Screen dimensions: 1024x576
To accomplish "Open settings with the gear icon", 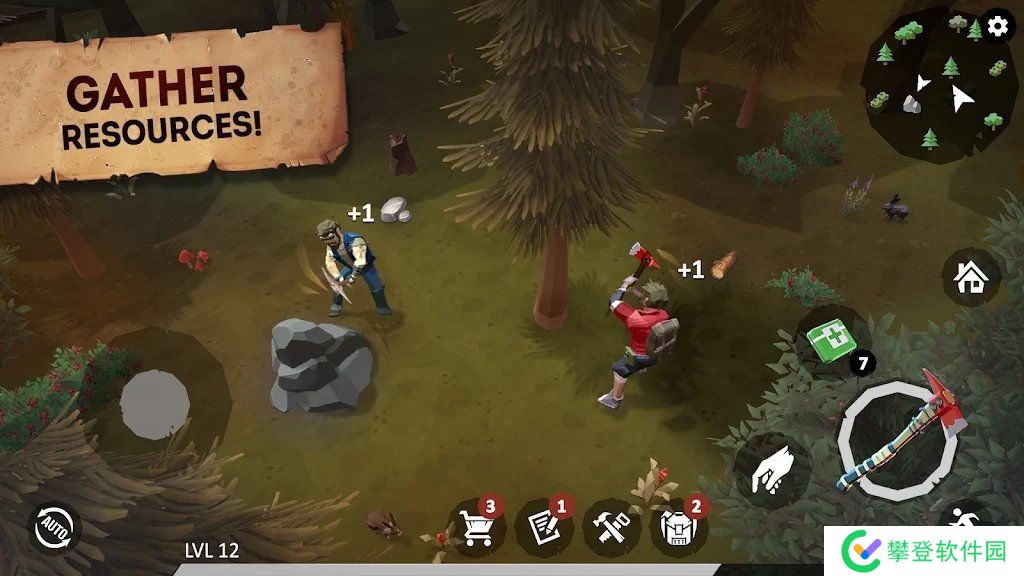I will coord(997,27).
